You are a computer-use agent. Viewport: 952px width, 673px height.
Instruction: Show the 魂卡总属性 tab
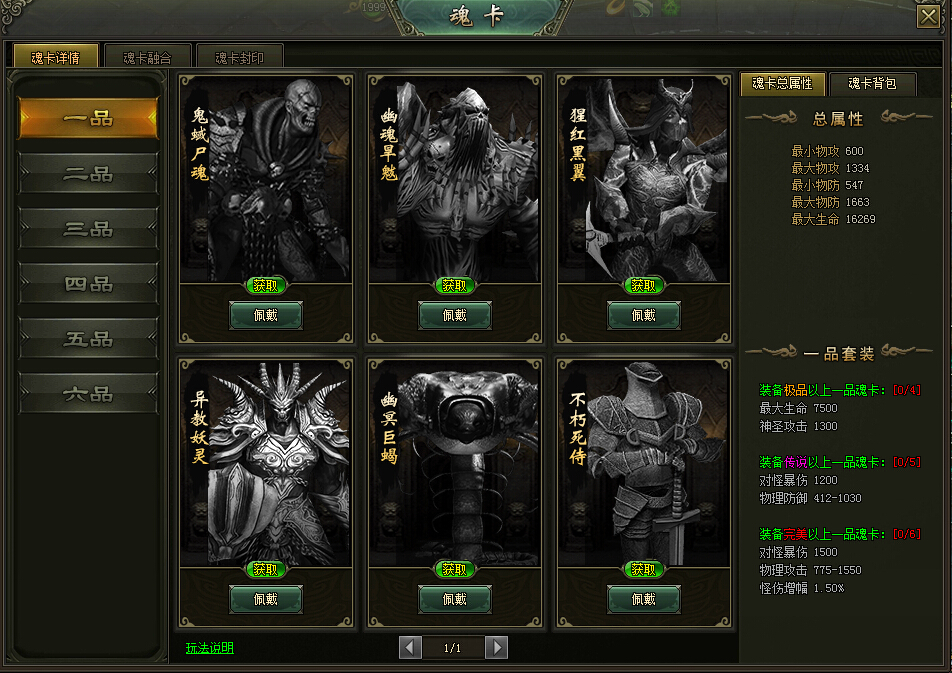(782, 84)
